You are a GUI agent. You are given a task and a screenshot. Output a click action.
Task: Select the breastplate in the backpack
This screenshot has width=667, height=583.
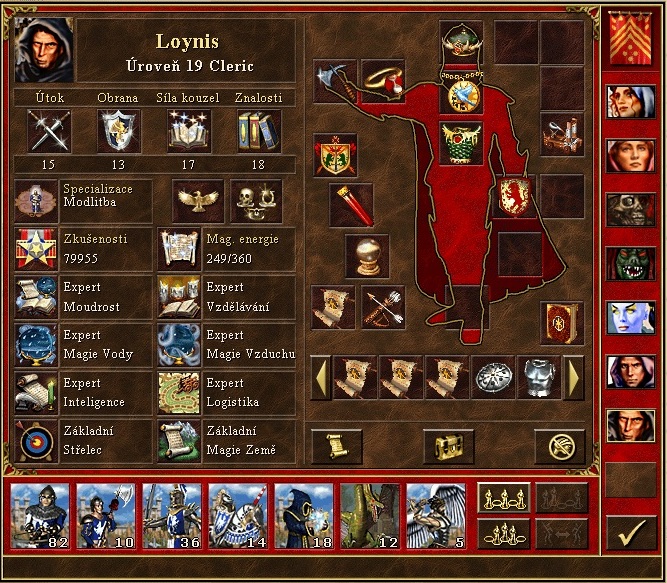540,376
